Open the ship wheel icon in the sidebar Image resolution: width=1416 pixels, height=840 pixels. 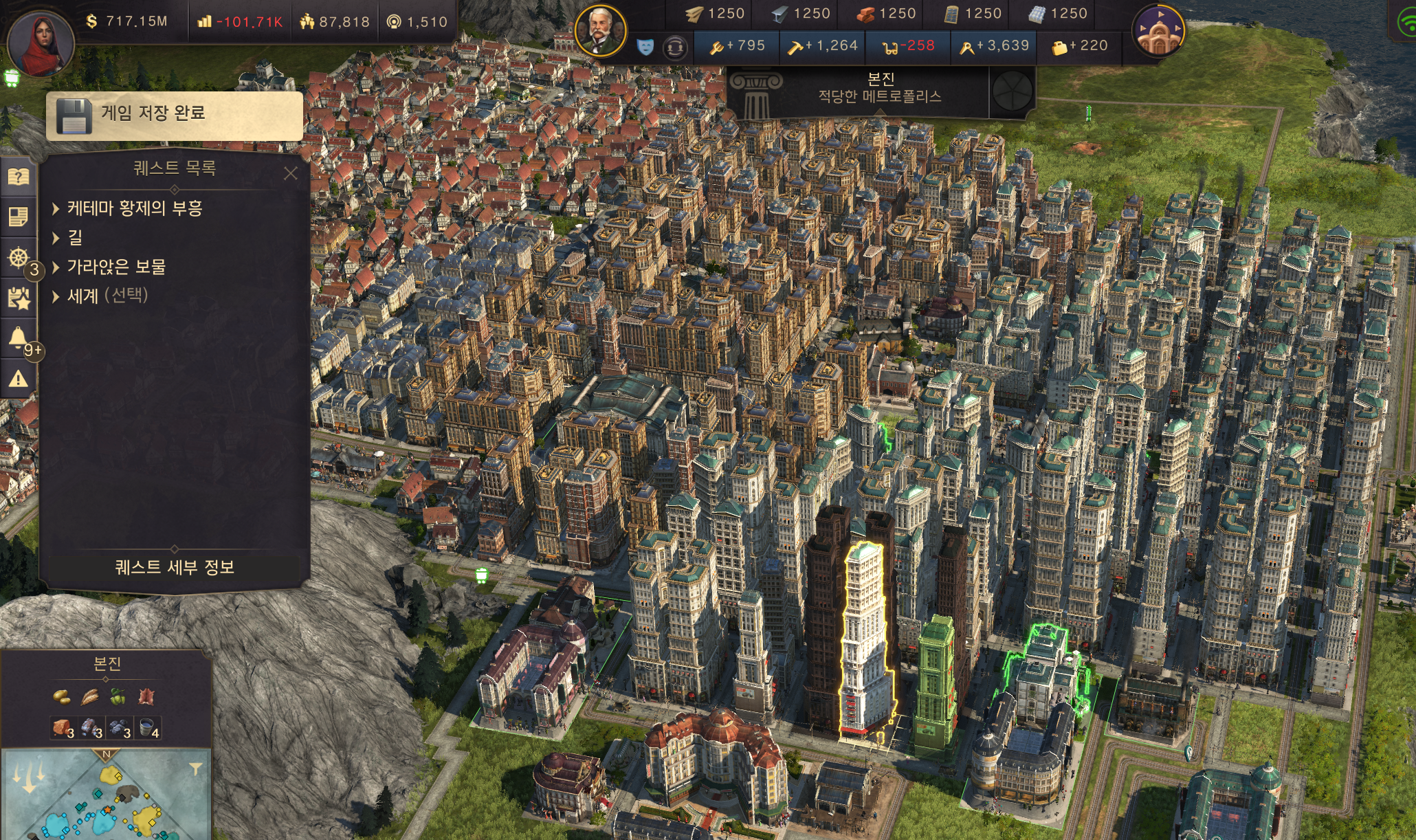pyautogui.click(x=19, y=258)
